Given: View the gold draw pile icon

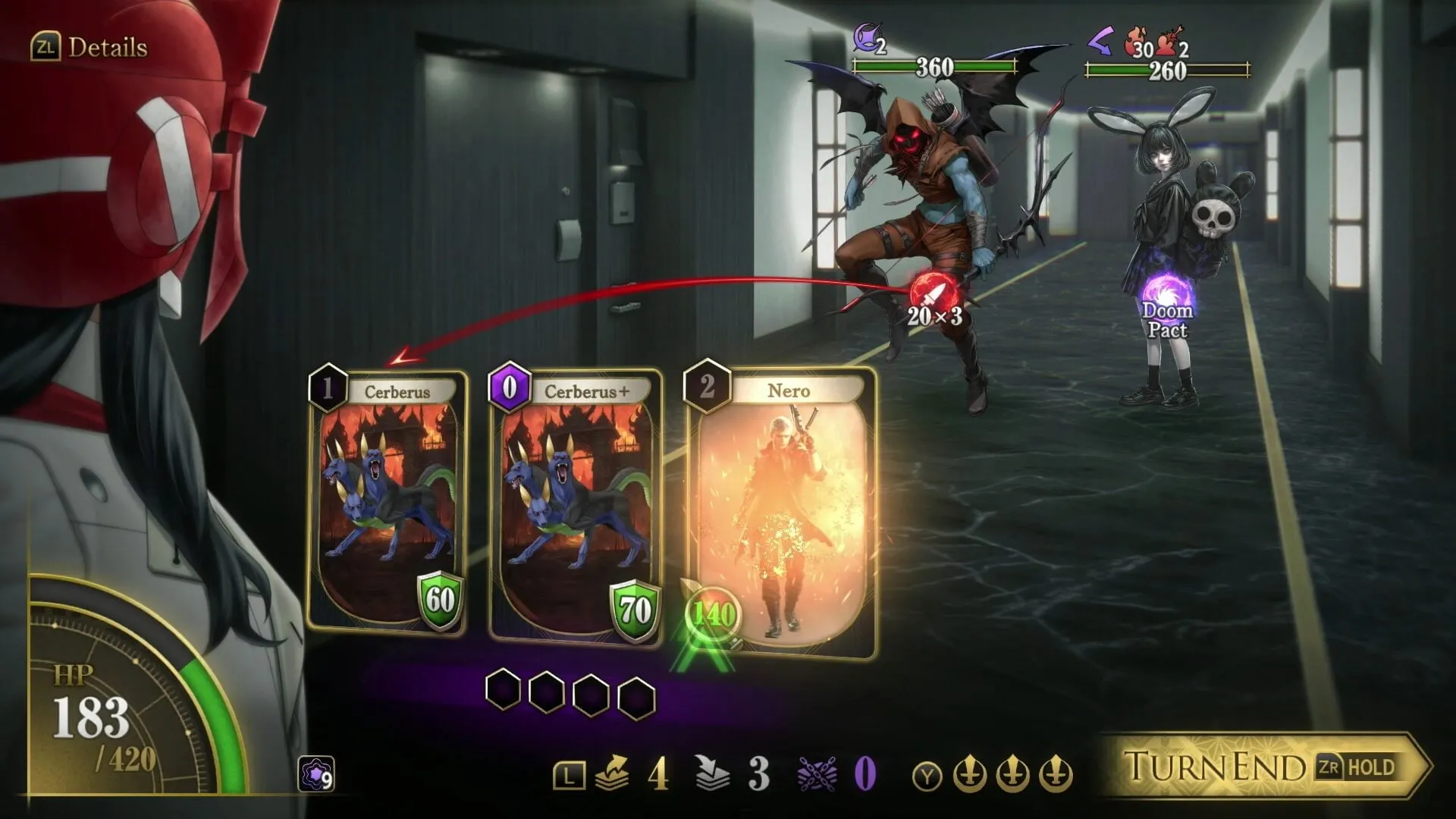Looking at the screenshot, I should click(x=613, y=774).
